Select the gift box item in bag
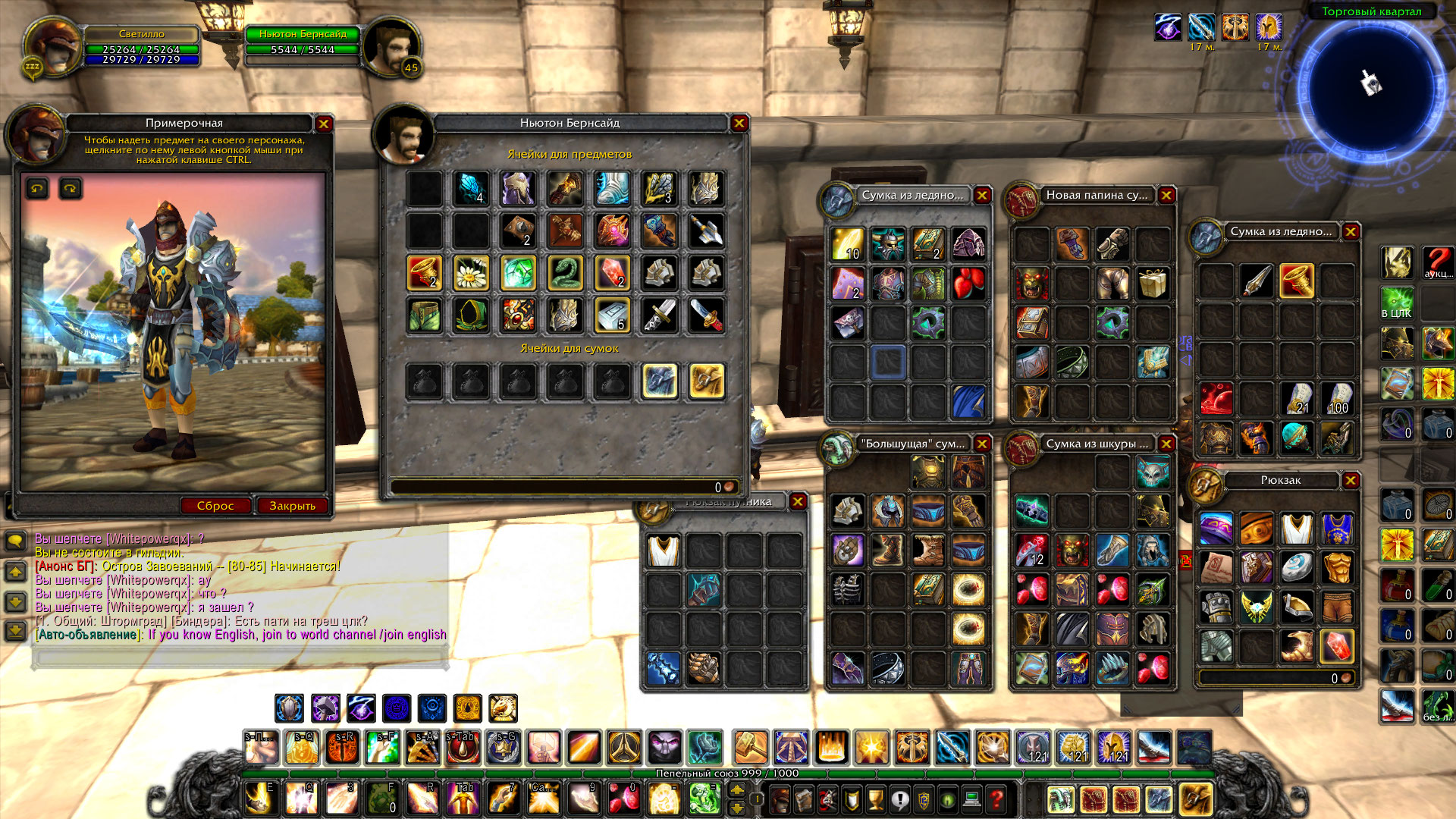 [1153, 283]
